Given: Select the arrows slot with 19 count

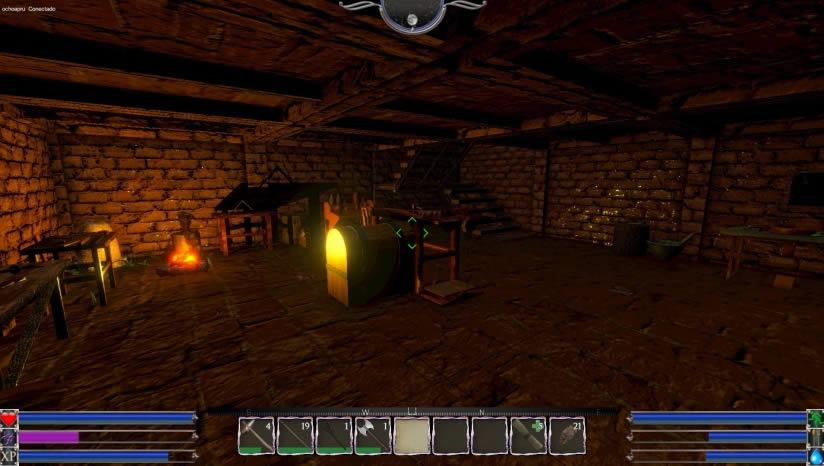Looking at the screenshot, I should coord(295,436).
